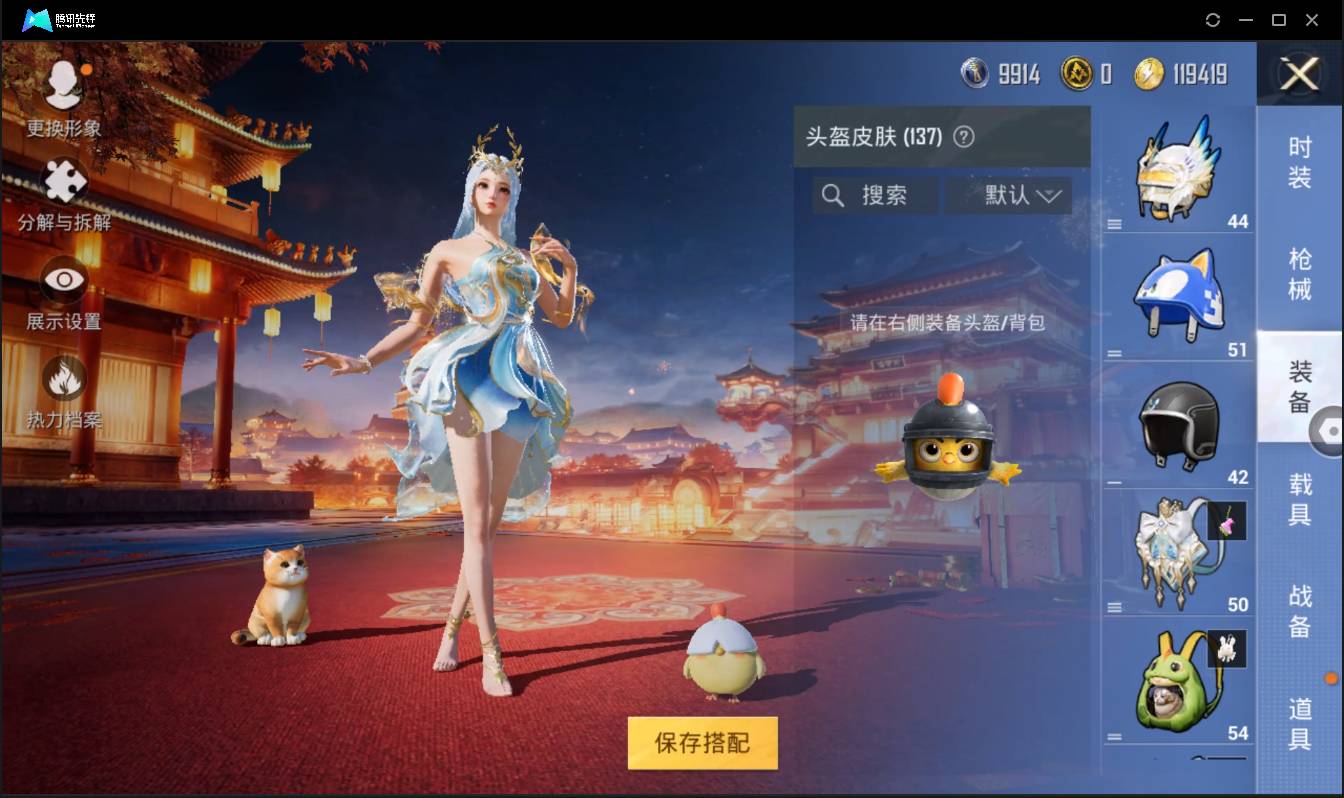Switch to the 时装 fashion tab
Screen dimensions: 1344x798
(x=1299, y=165)
